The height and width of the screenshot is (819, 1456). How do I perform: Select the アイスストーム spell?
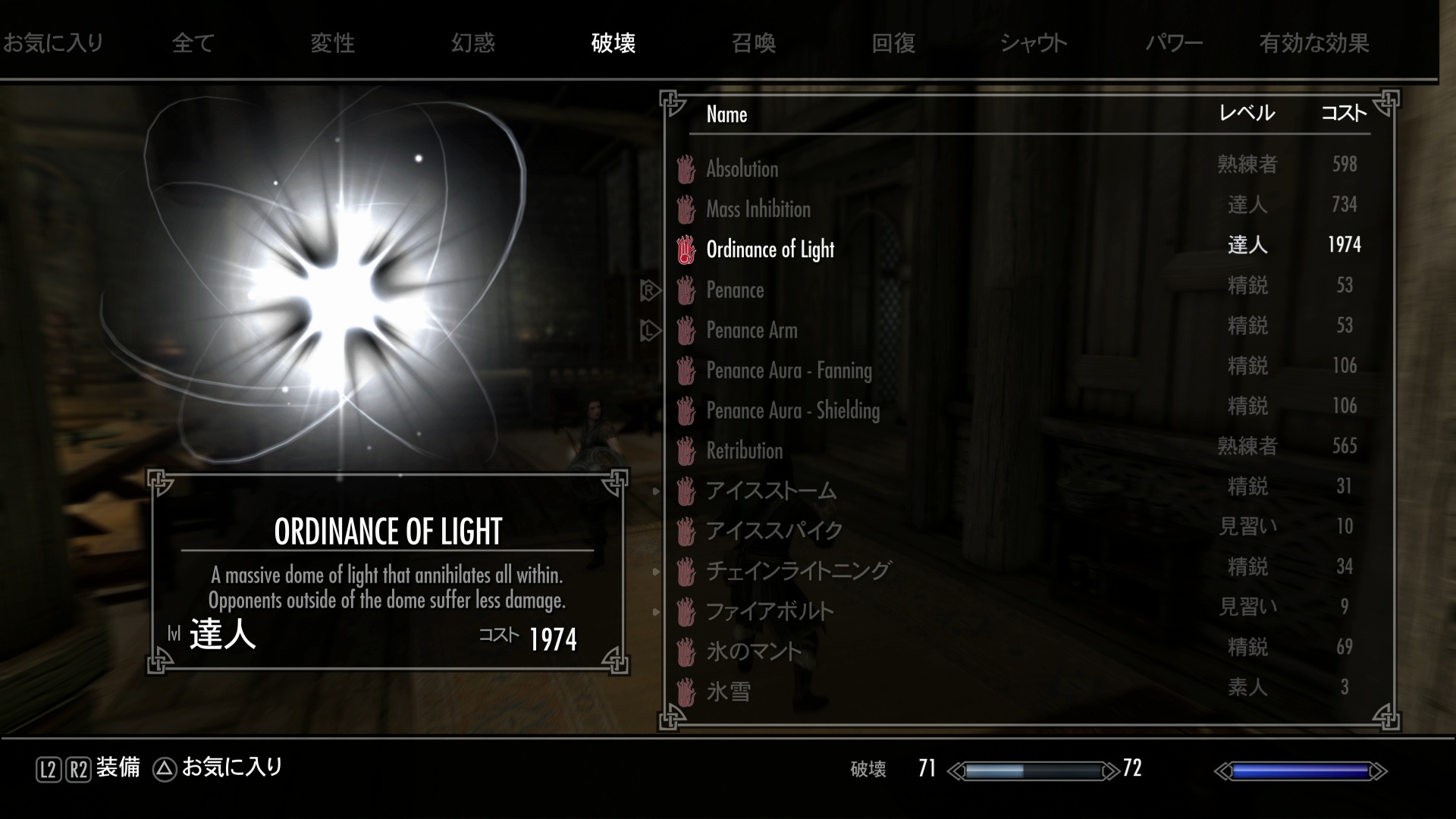[770, 491]
